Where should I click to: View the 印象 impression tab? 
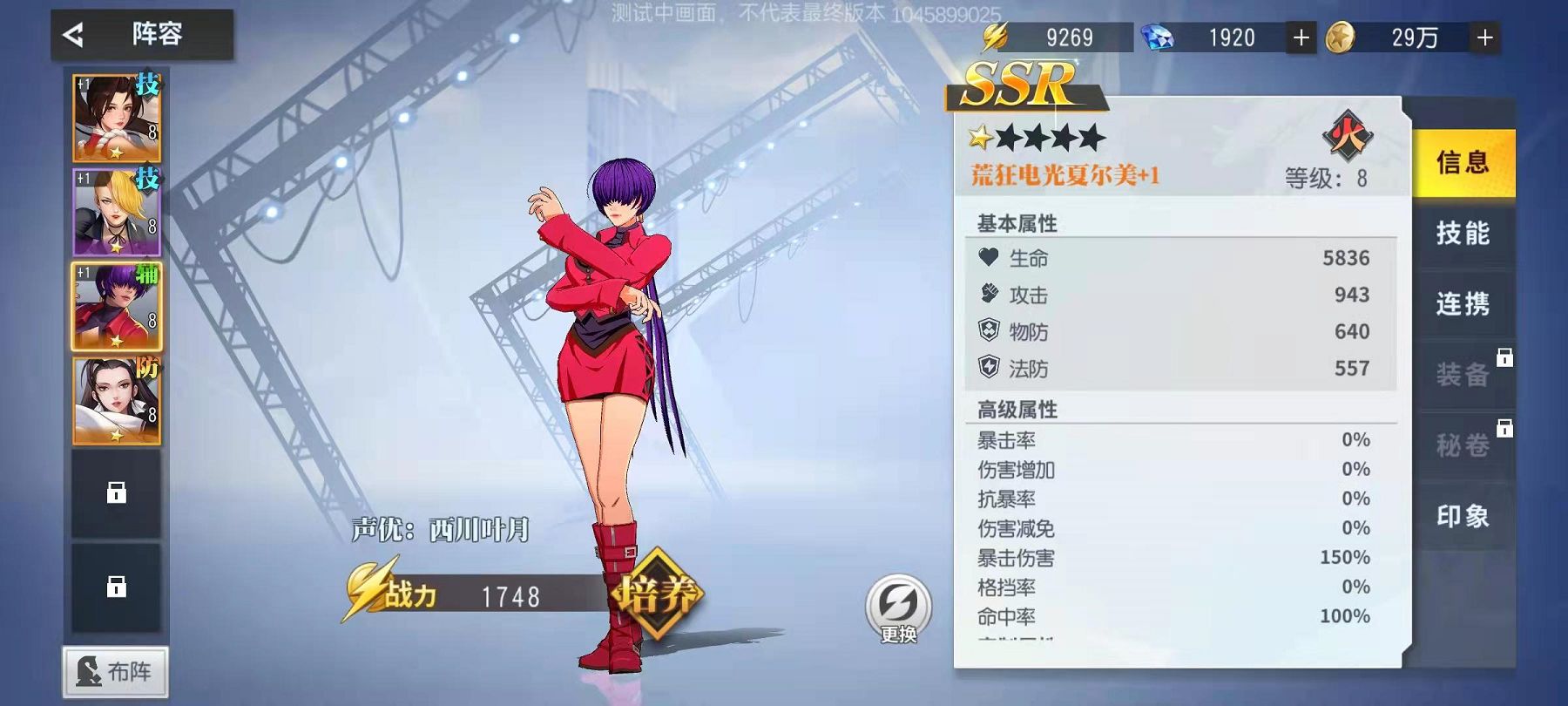(1463, 516)
